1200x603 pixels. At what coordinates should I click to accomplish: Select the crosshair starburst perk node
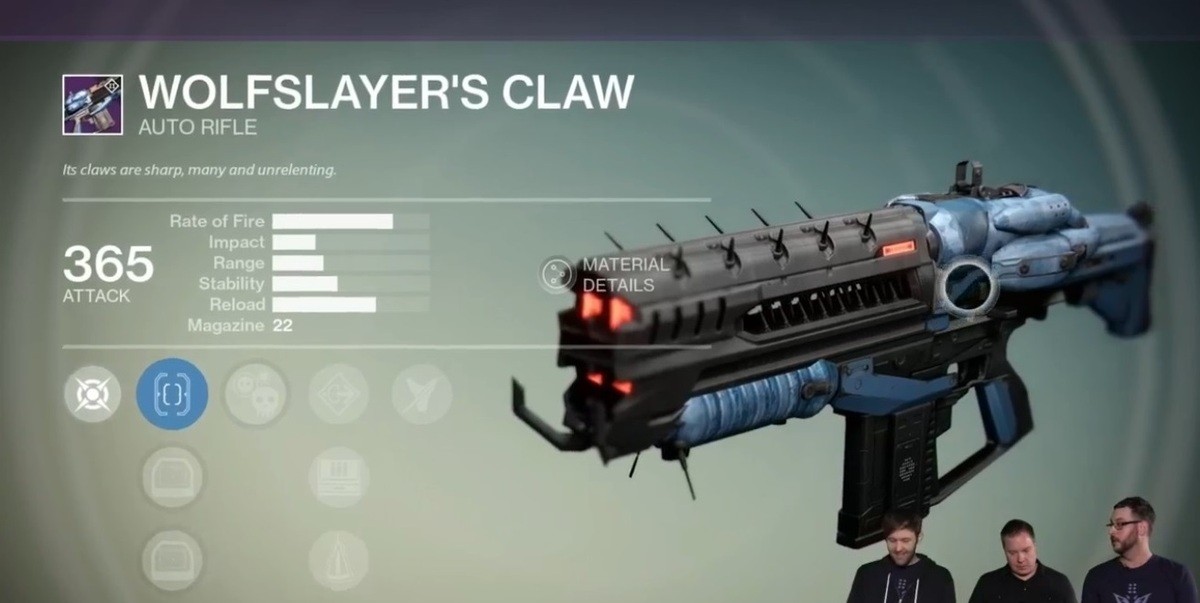[93, 393]
